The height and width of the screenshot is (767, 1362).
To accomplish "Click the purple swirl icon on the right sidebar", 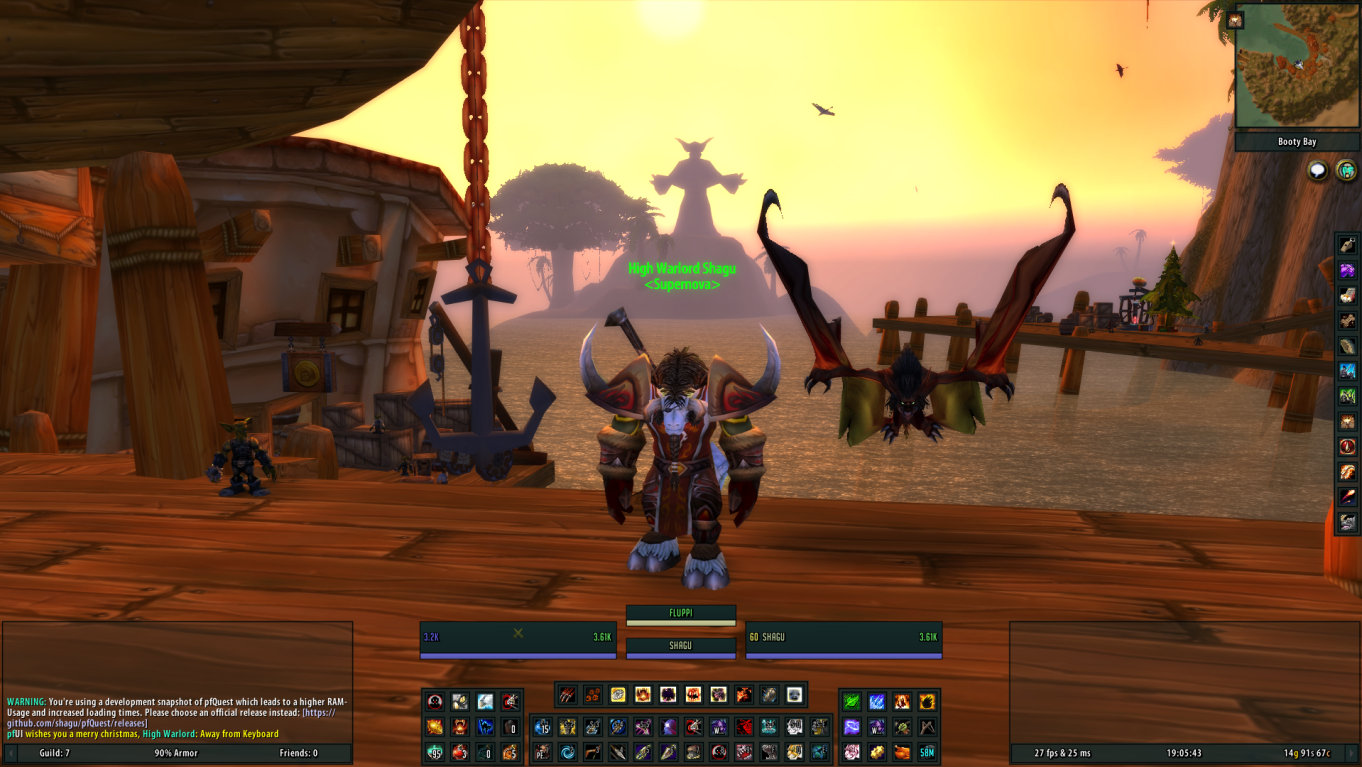I will click(x=1346, y=268).
